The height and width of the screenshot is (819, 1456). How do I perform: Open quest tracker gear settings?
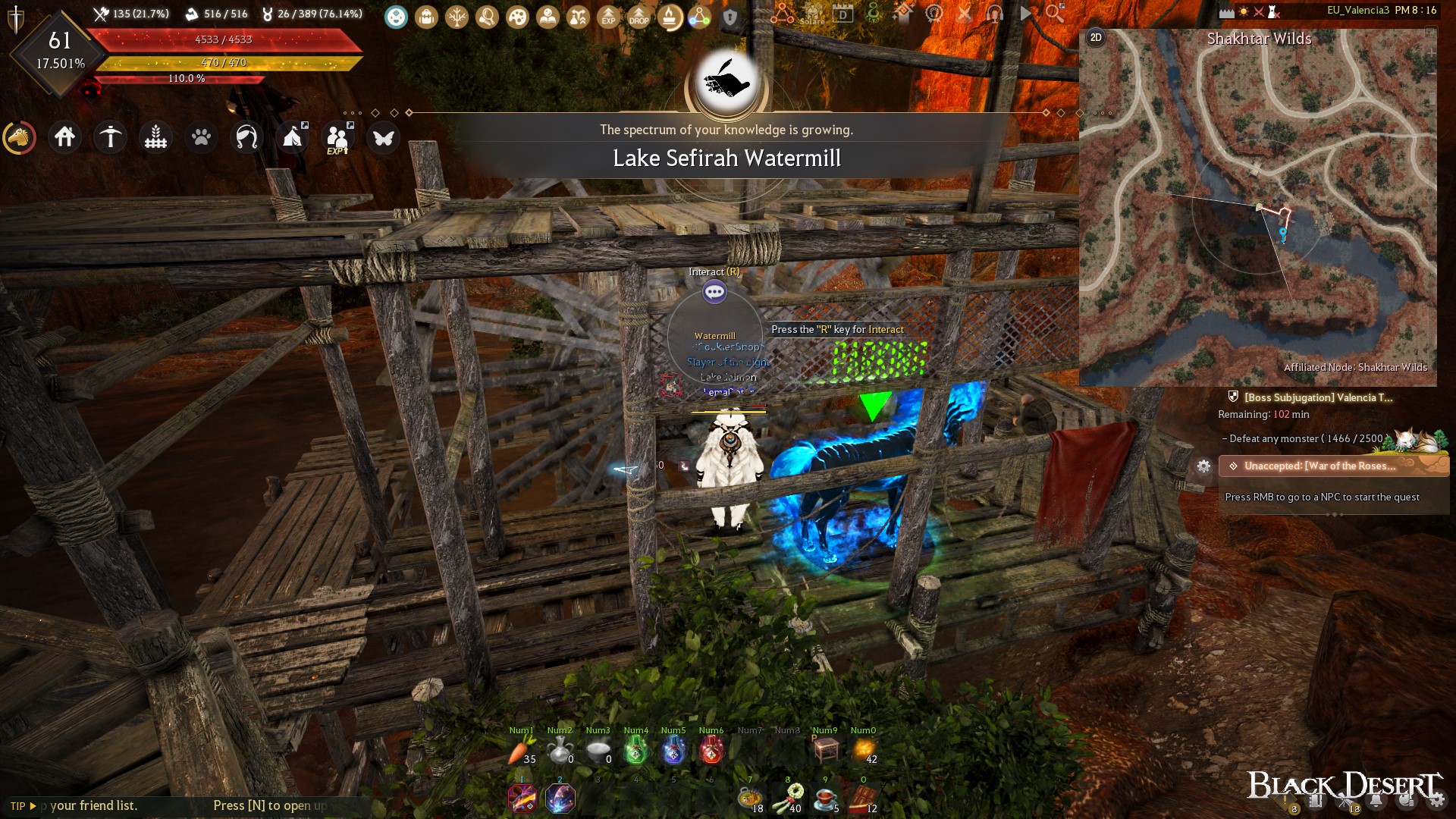click(1204, 466)
